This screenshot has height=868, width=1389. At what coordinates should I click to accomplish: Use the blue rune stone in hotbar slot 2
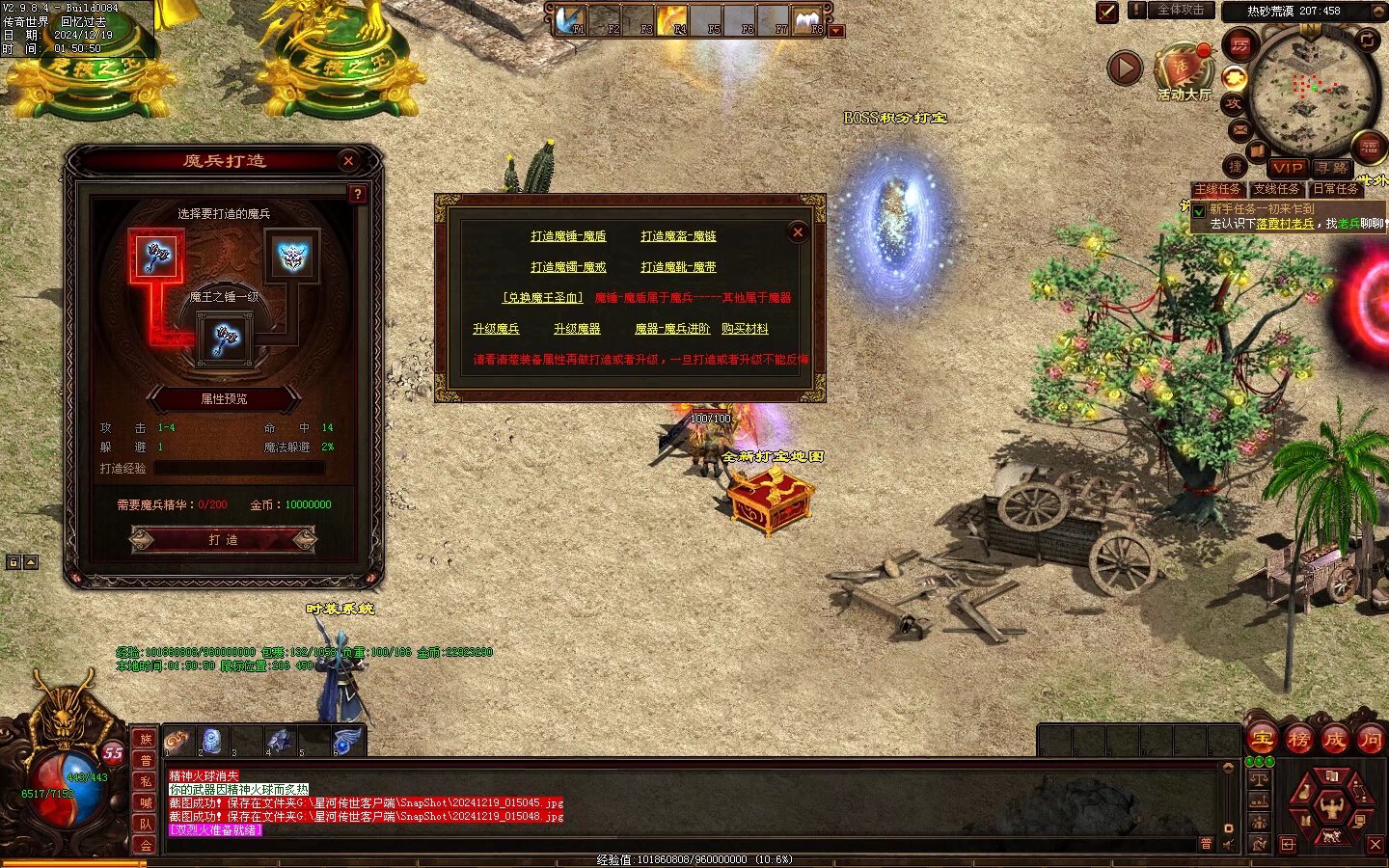point(211,741)
